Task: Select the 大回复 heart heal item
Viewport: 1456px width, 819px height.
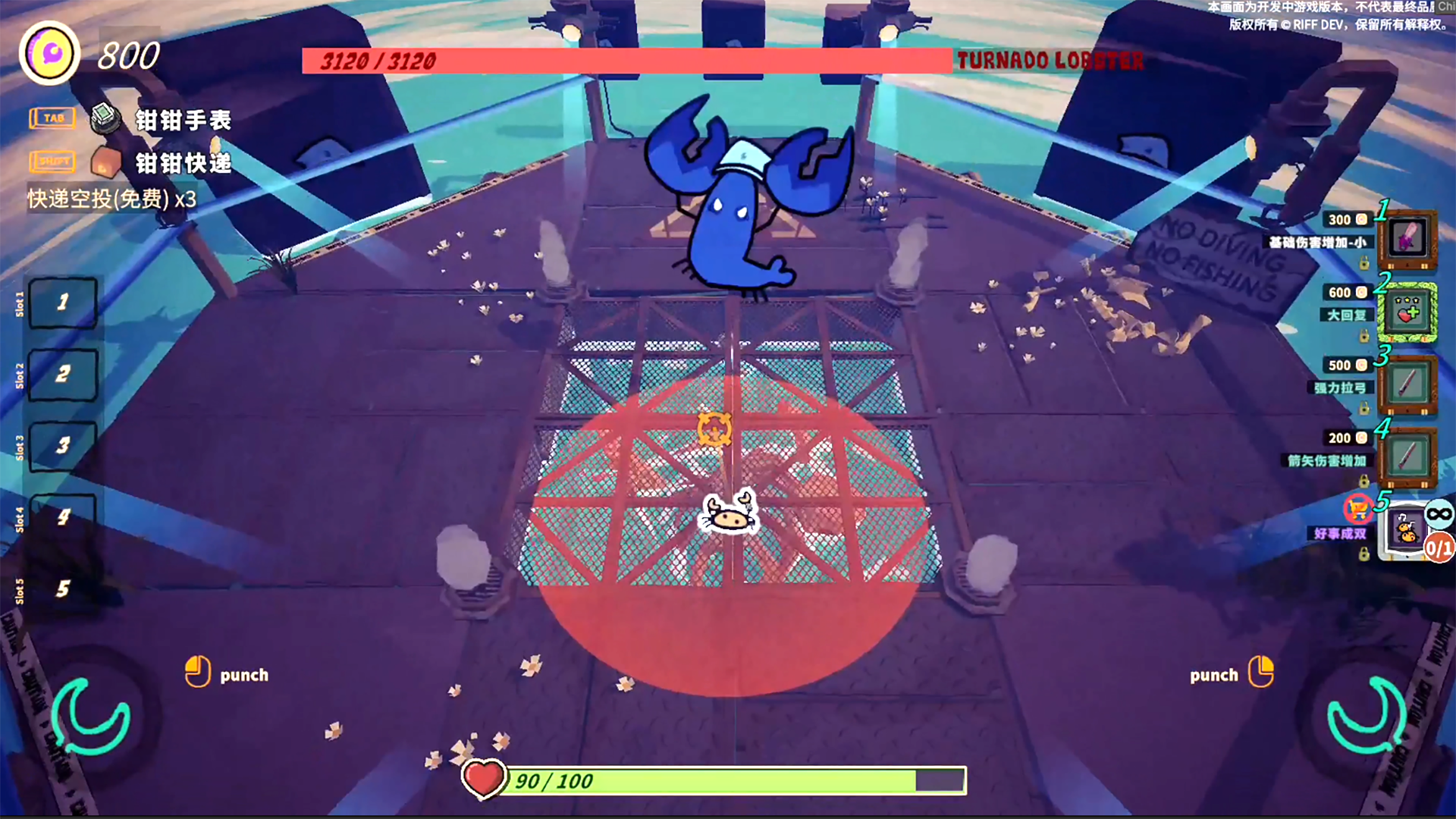Action: [1407, 312]
